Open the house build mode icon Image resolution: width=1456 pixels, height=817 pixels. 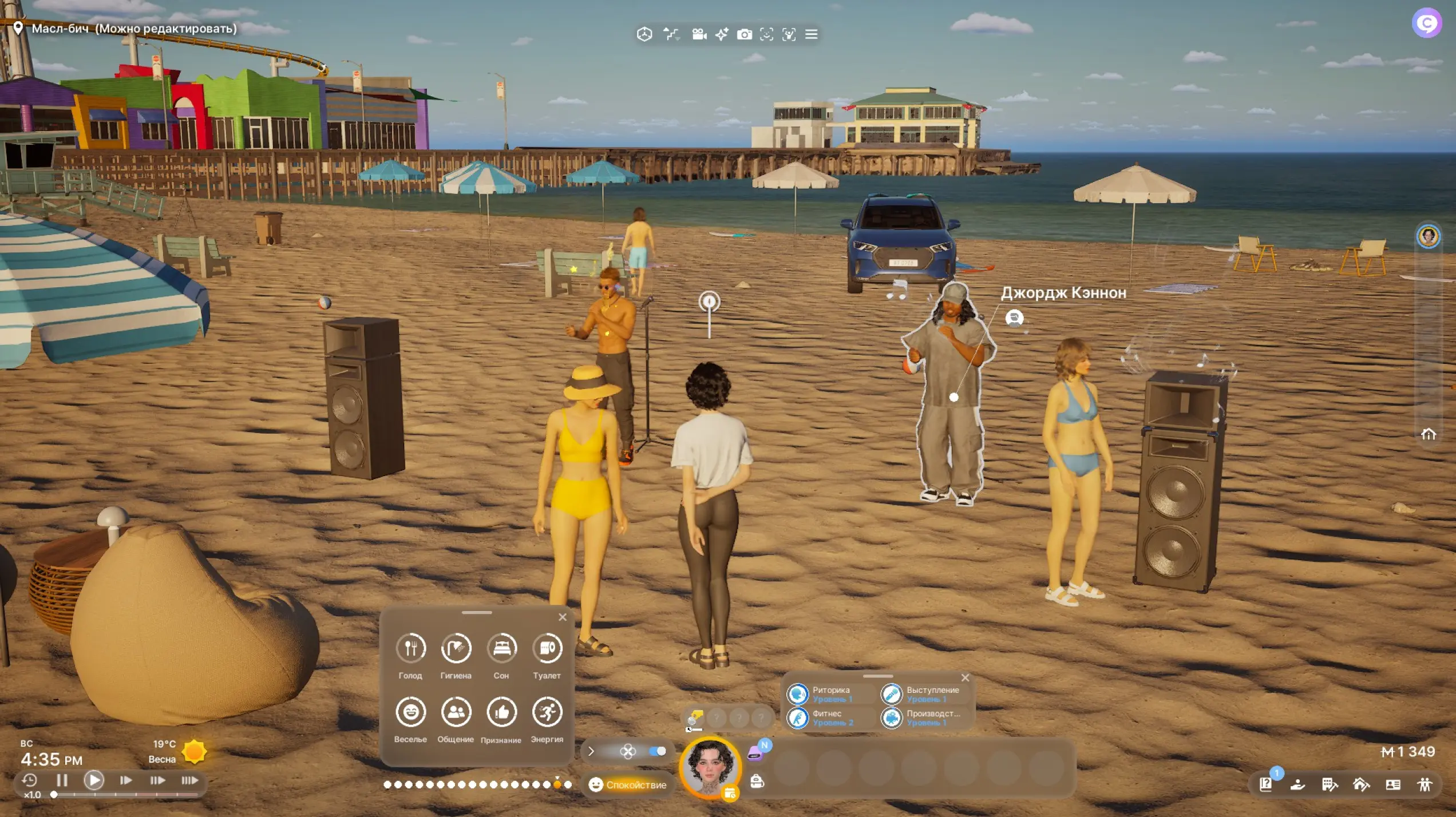tap(1361, 784)
